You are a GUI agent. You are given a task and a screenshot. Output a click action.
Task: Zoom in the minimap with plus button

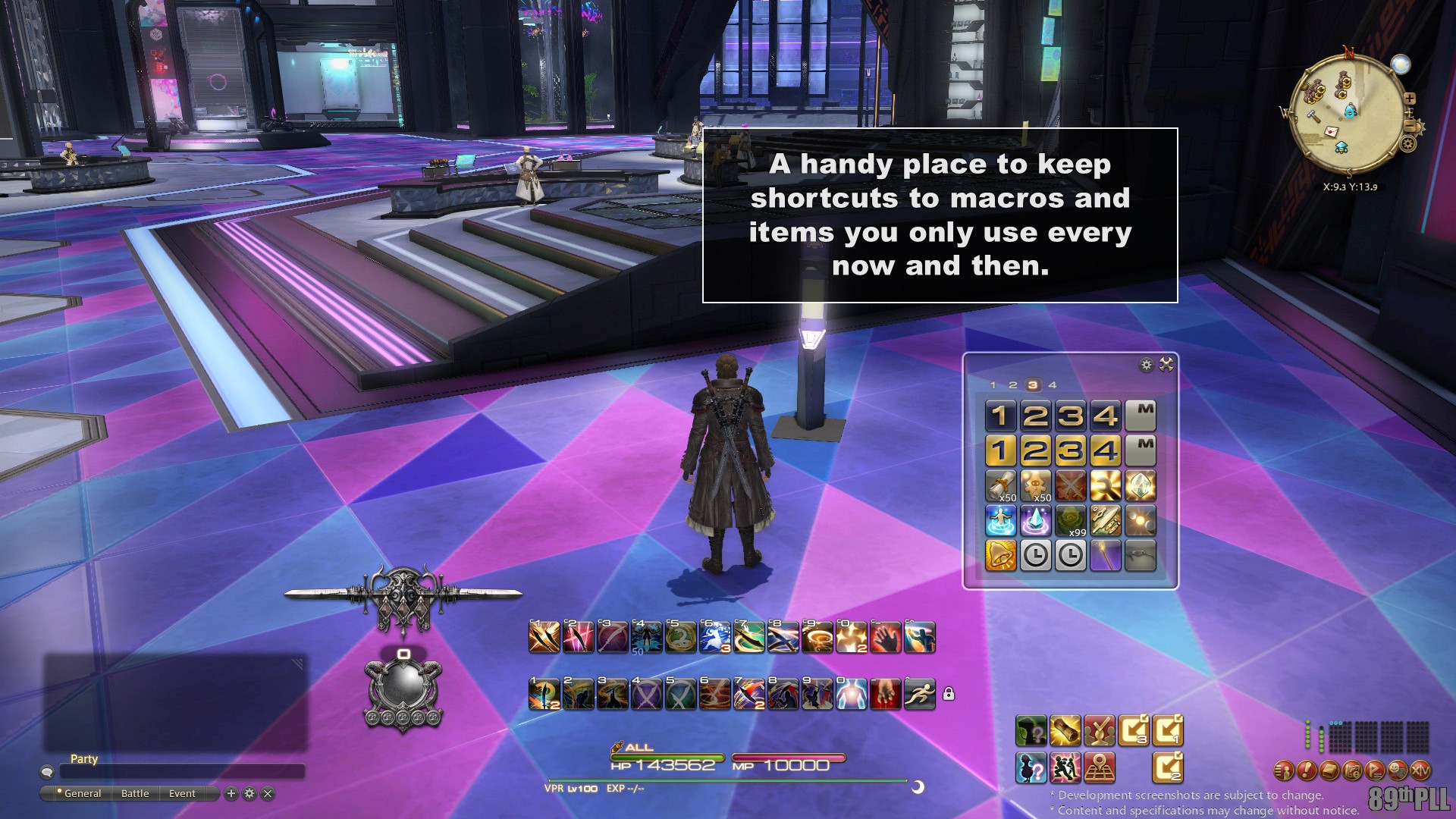click(x=1410, y=99)
